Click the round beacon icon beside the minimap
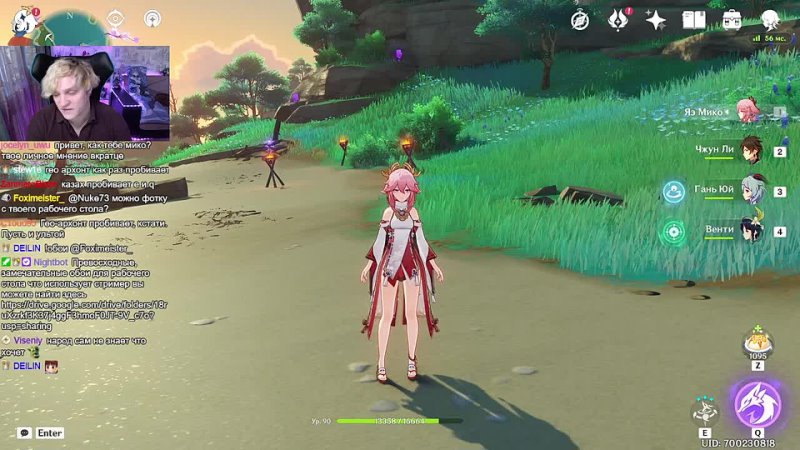The image size is (800, 450). coord(152,19)
